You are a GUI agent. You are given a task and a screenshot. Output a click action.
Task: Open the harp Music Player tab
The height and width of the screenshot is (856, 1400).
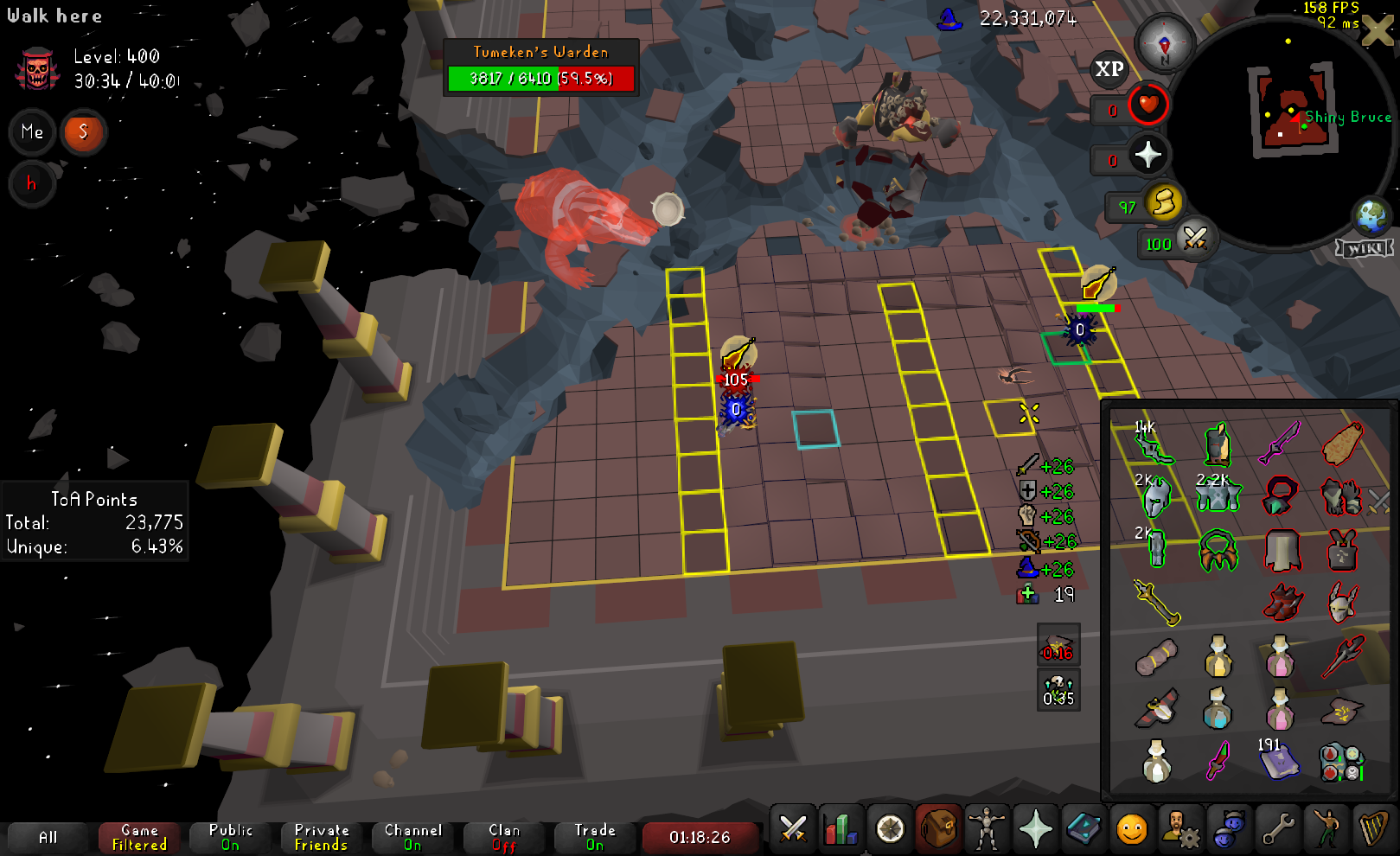click(x=1373, y=829)
